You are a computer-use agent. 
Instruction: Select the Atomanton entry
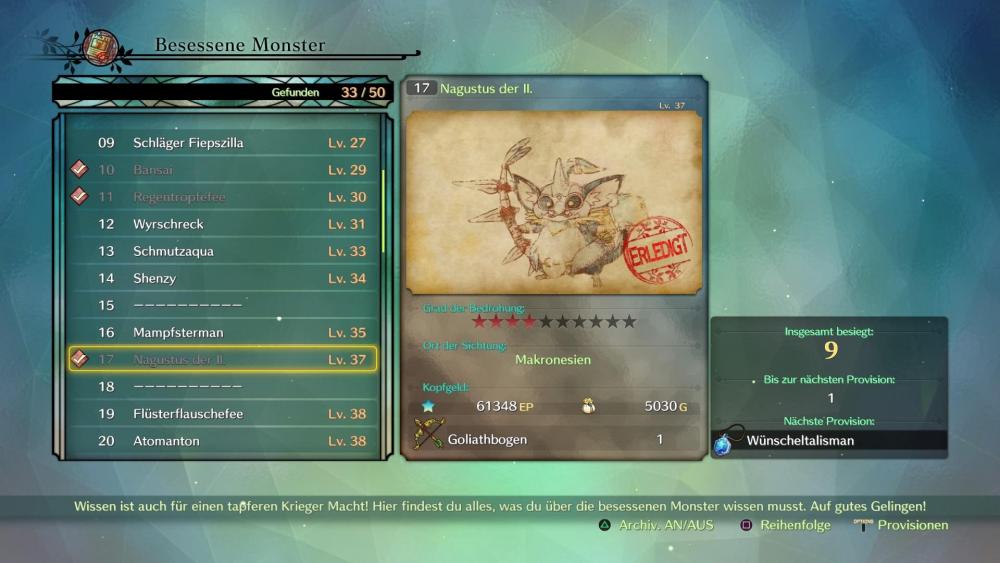222,441
